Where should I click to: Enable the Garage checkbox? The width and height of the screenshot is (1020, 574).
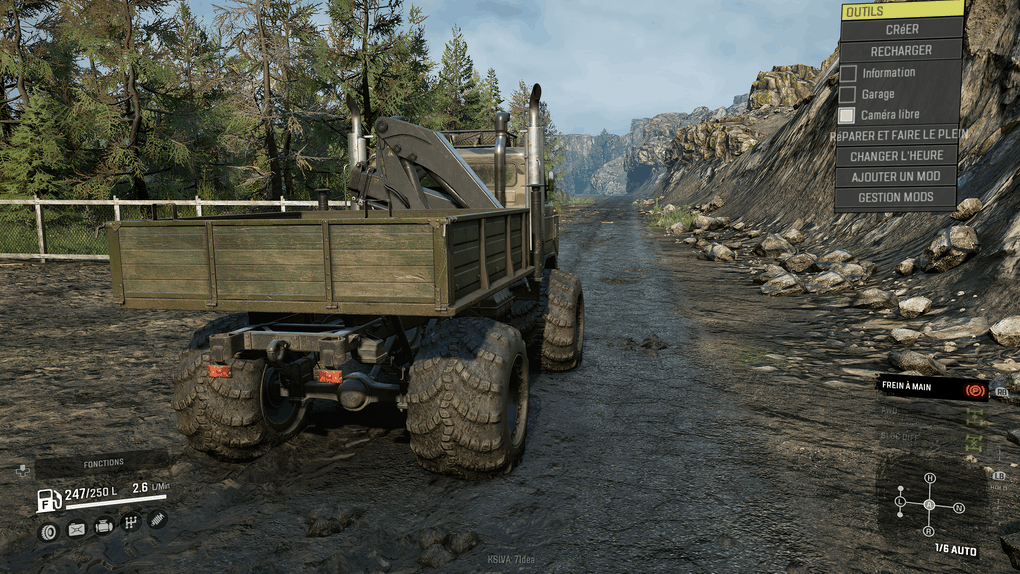coord(848,94)
